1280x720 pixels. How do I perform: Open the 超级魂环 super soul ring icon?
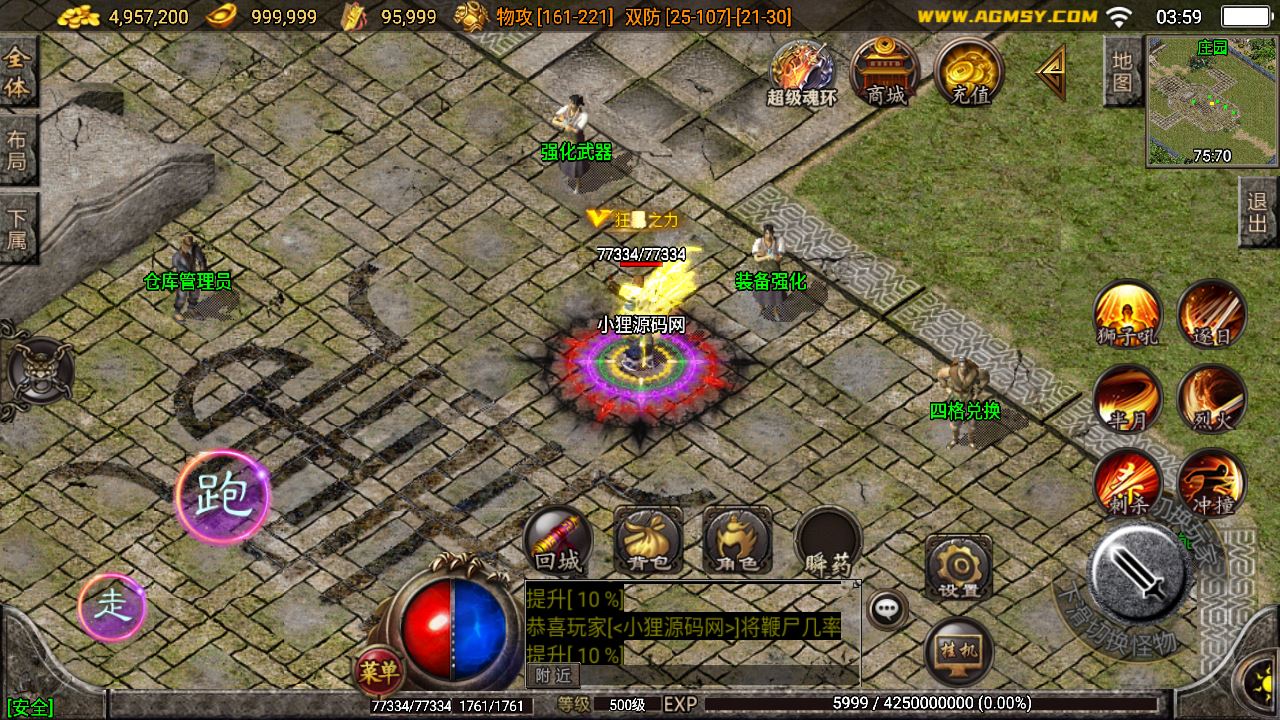801,72
